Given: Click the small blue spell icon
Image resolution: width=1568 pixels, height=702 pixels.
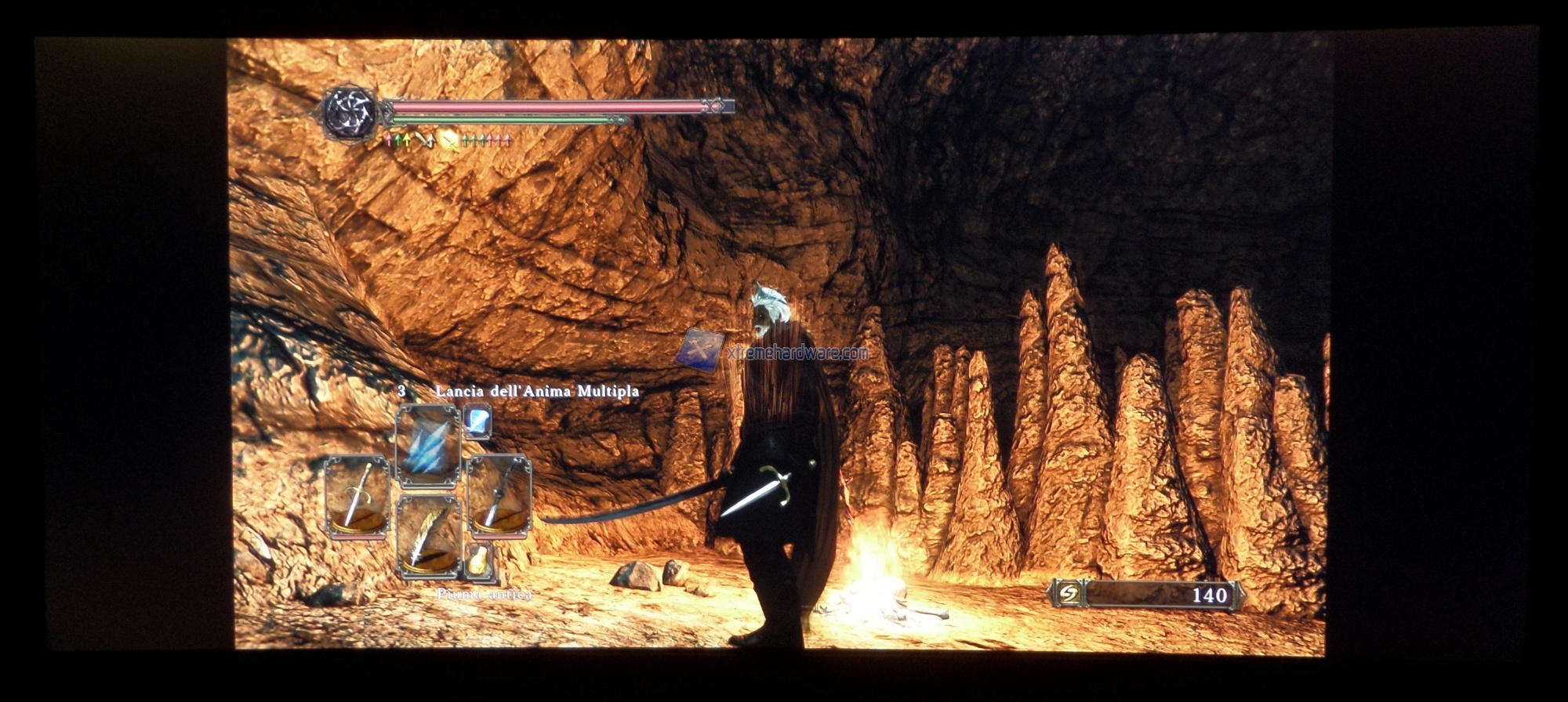Looking at the screenshot, I should pos(477,422).
